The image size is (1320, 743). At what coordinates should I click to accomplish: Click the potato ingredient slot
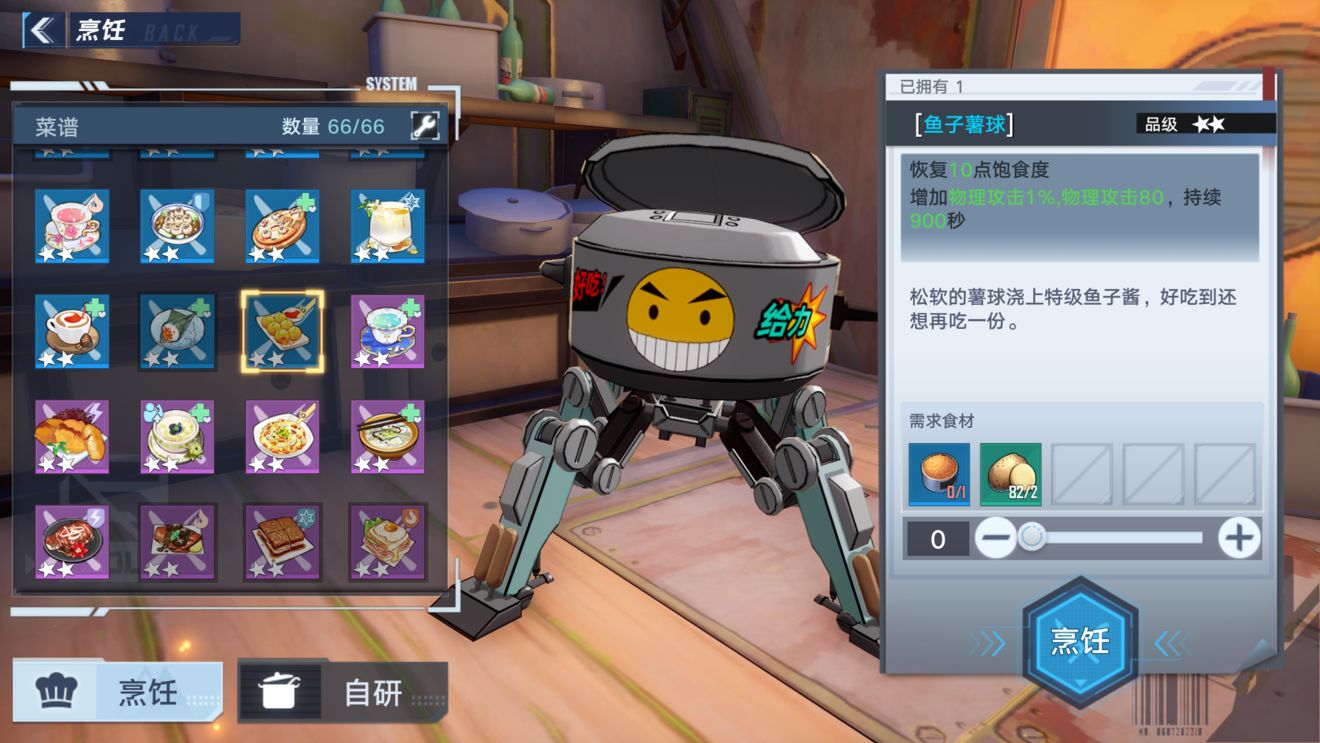[x=1010, y=475]
